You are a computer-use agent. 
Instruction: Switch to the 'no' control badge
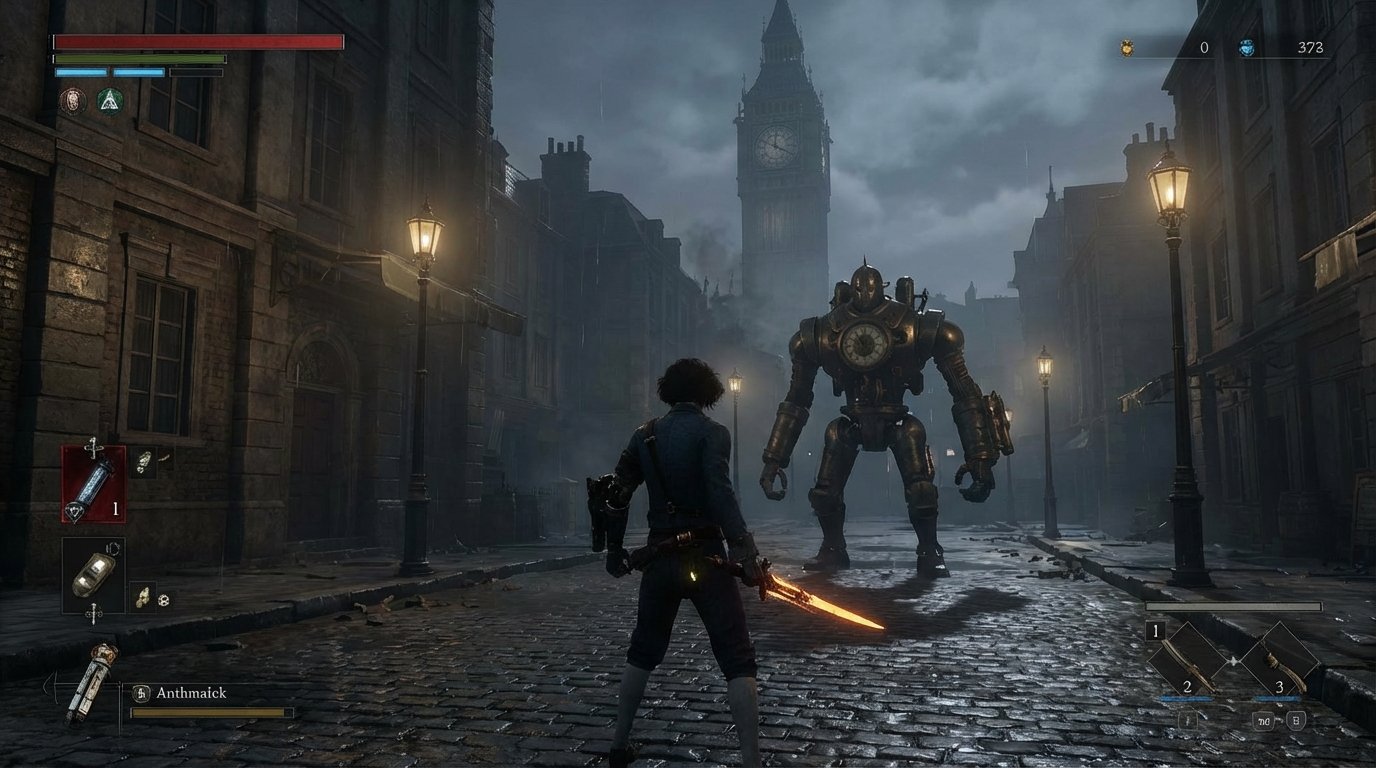(x=1264, y=721)
